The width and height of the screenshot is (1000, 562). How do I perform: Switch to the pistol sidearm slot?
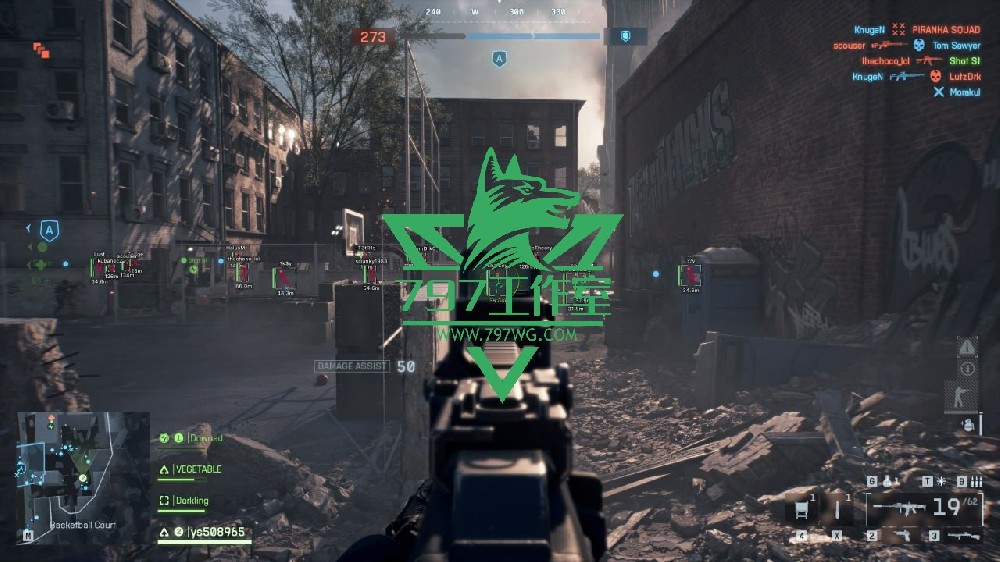pos(900,536)
